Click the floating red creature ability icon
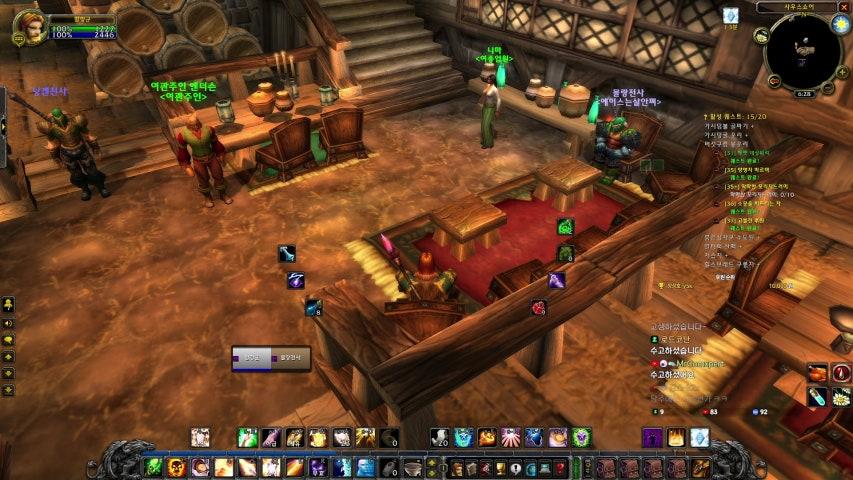 [x=540, y=307]
